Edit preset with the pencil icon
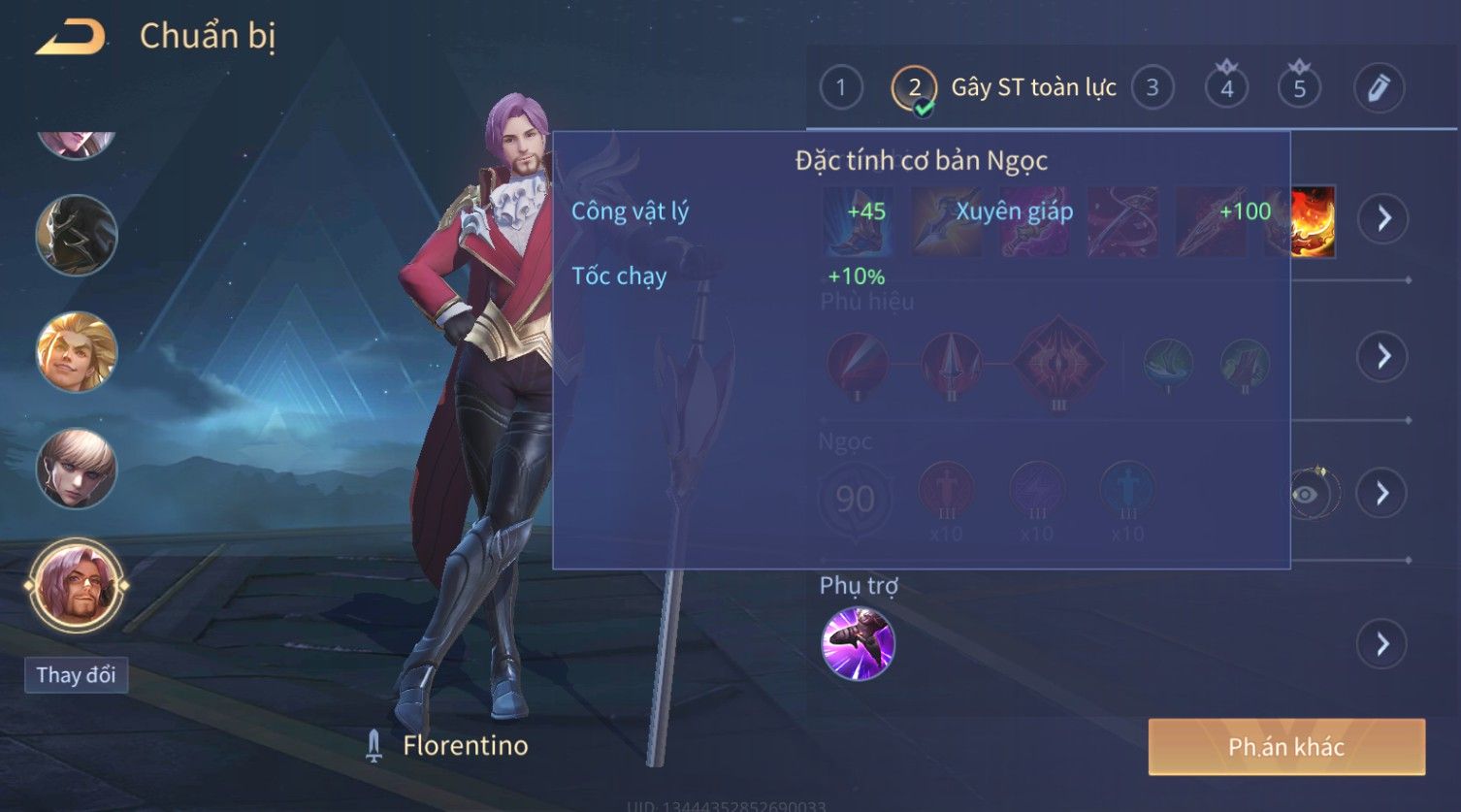The height and width of the screenshot is (812, 1461). [1379, 88]
